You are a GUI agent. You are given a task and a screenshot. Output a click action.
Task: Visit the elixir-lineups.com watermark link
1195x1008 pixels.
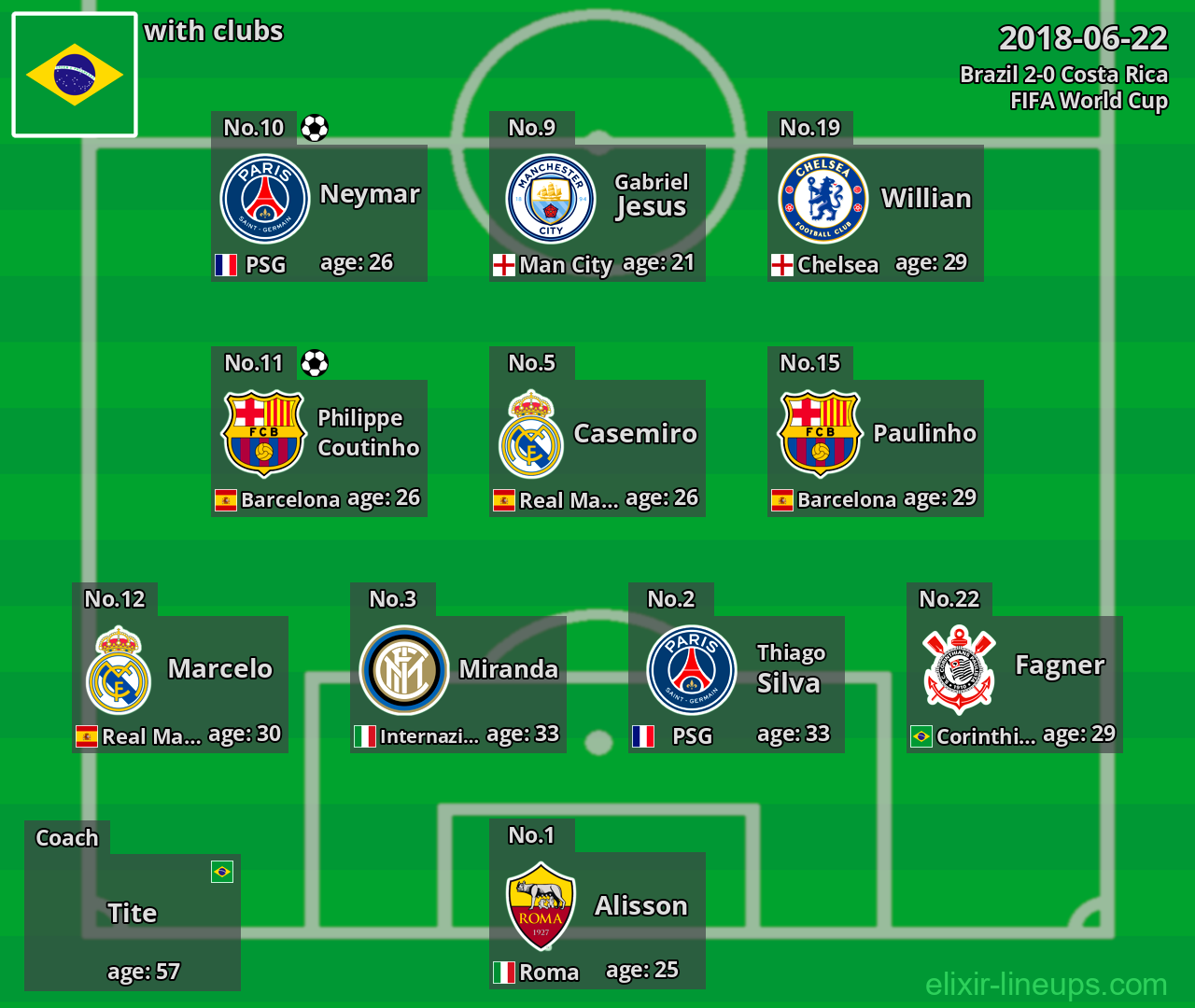[1046, 984]
